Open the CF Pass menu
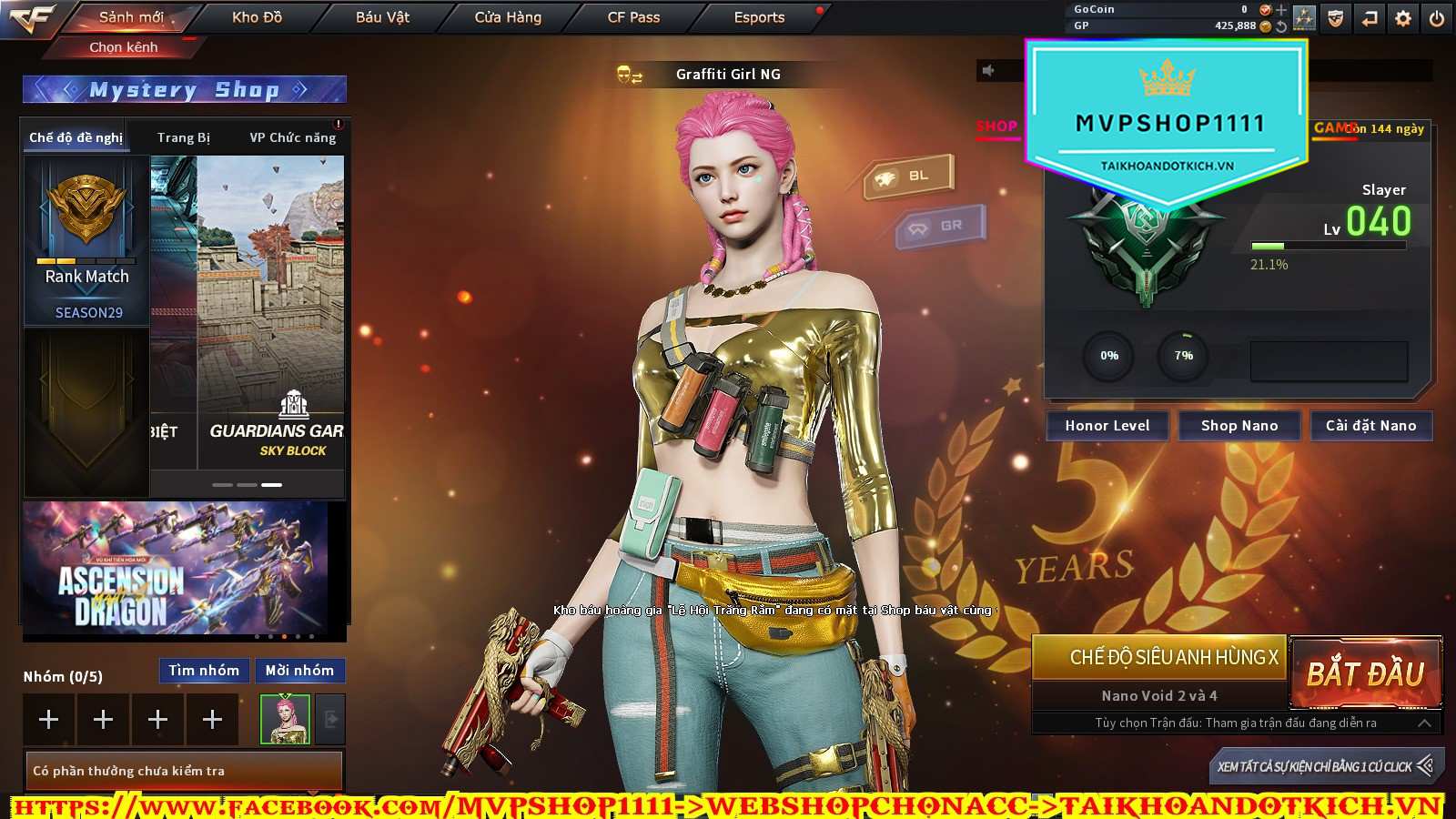Image resolution: width=1456 pixels, height=819 pixels. [633, 17]
